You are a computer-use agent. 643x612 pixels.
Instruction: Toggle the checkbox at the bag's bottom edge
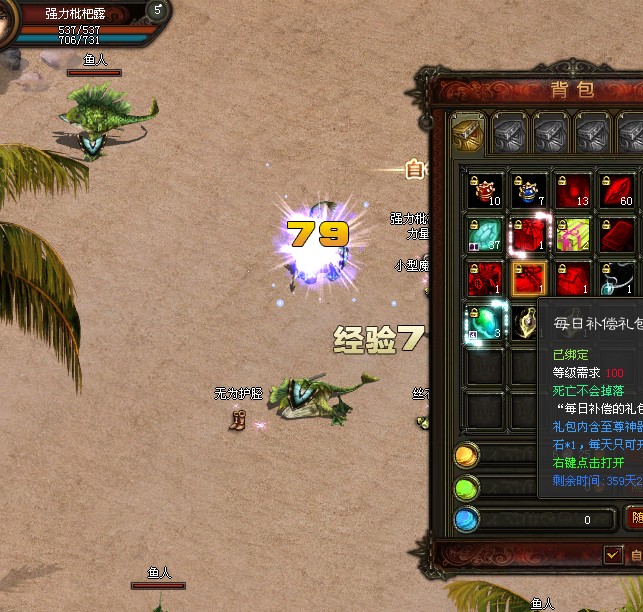point(613,554)
